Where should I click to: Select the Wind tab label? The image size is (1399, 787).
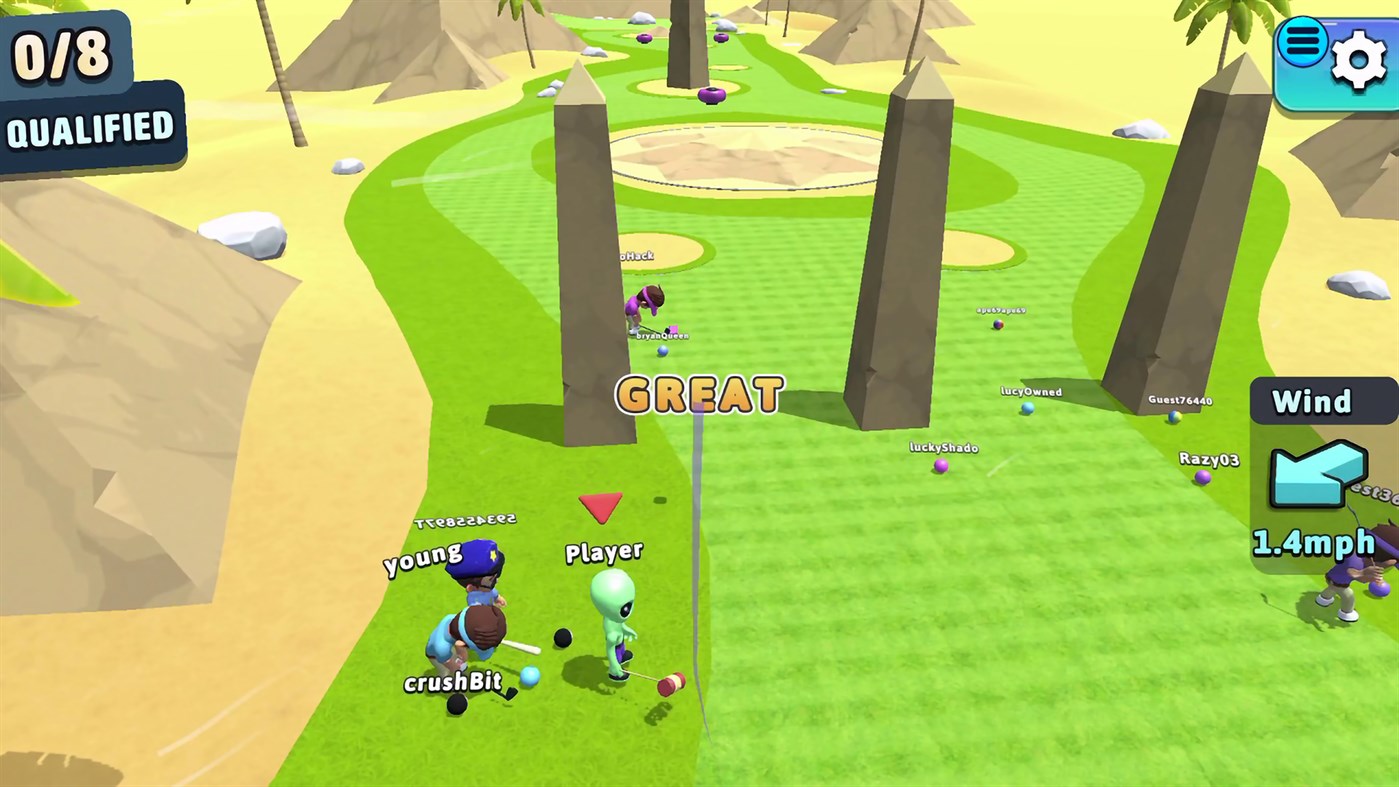click(1312, 401)
